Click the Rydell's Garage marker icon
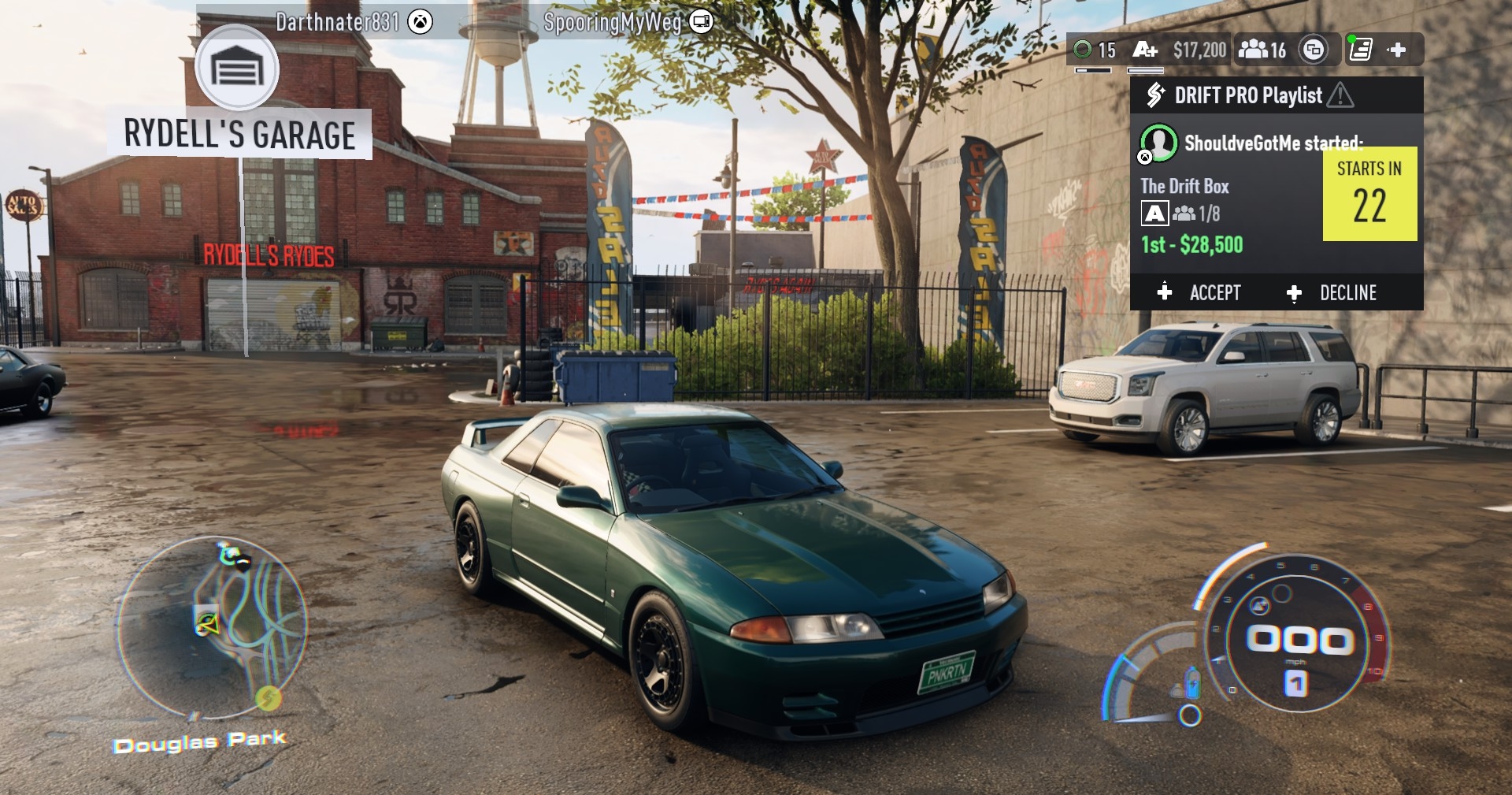 tap(237, 69)
